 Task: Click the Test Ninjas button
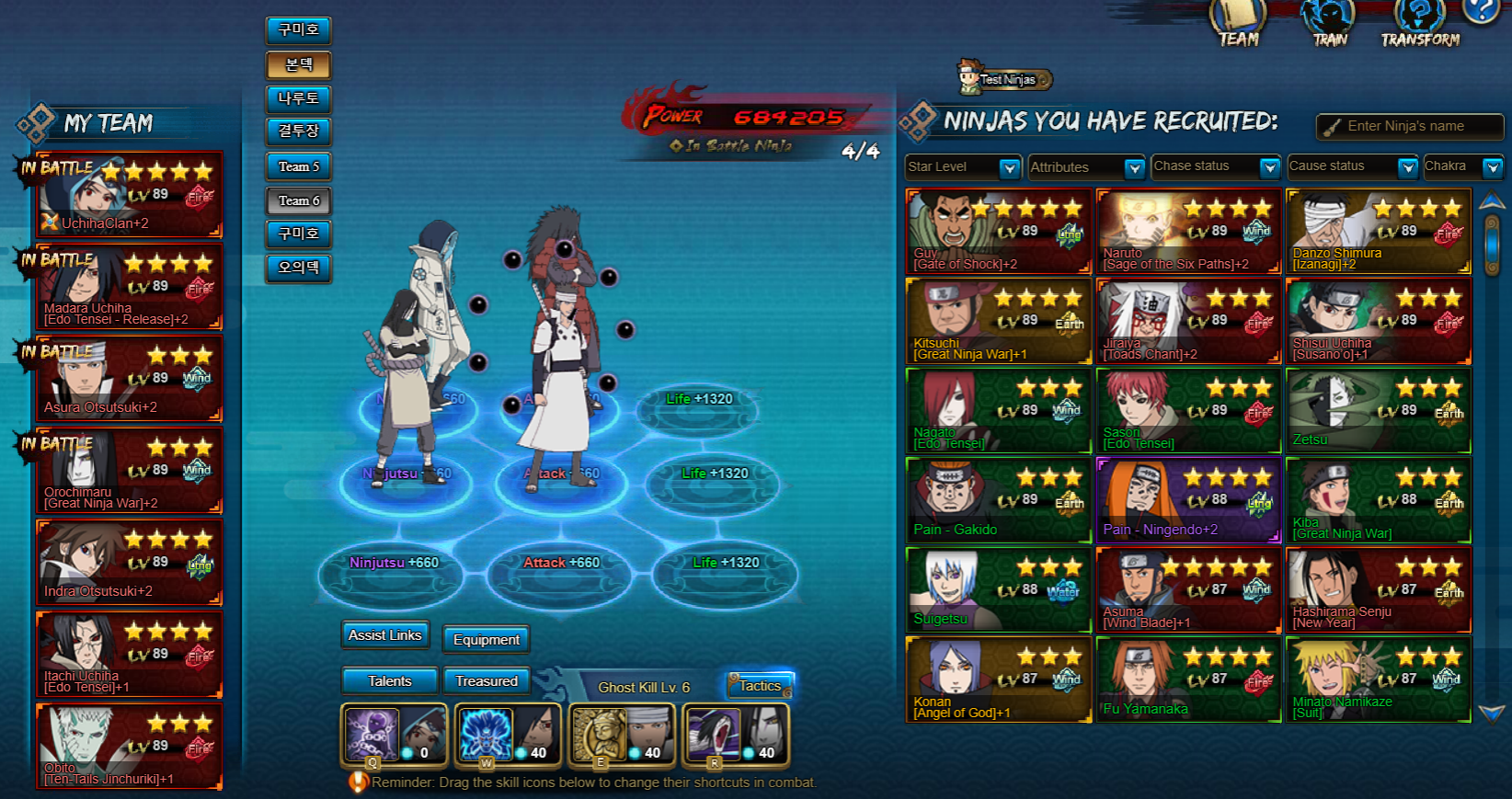[1006, 80]
